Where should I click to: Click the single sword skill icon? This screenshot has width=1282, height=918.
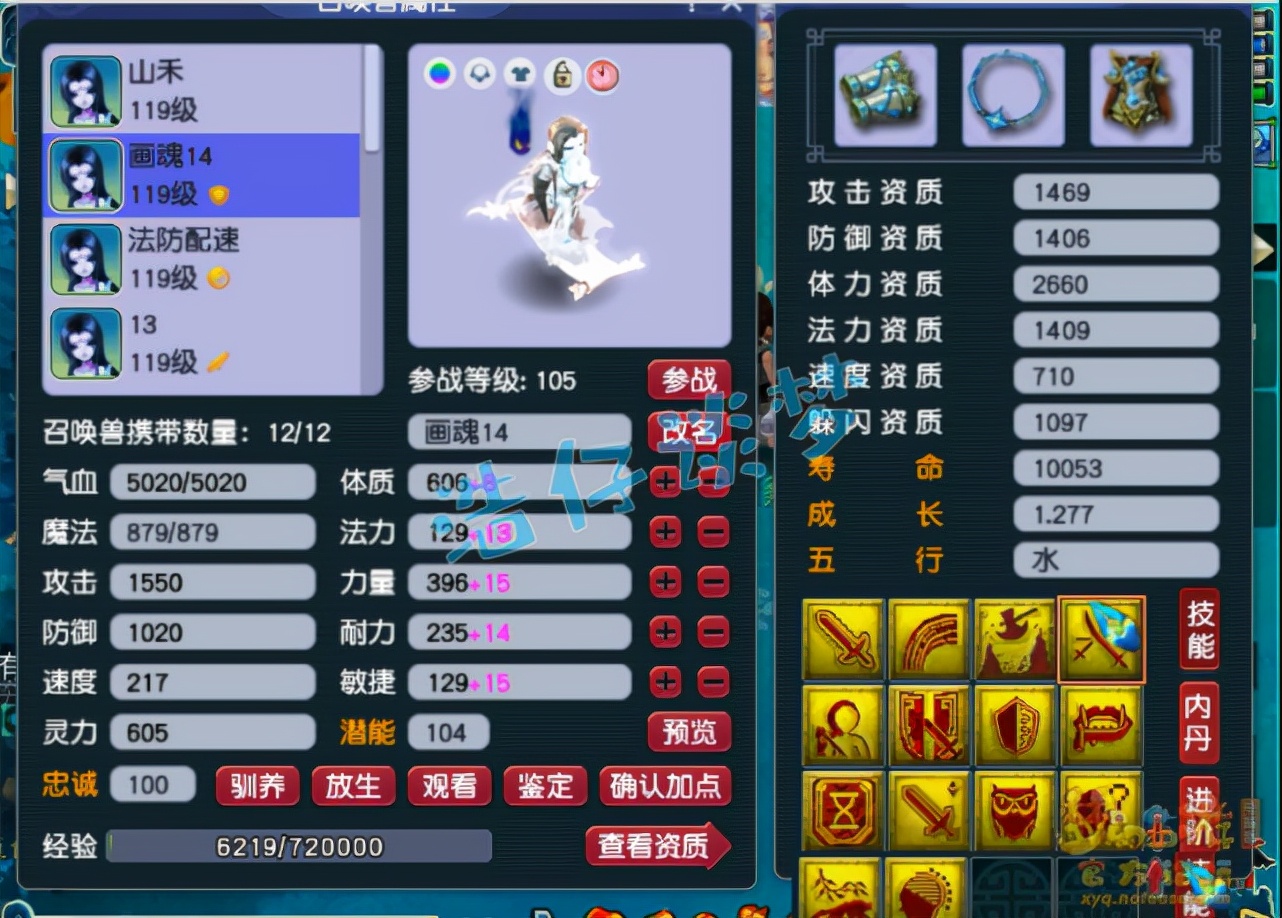(x=930, y=811)
